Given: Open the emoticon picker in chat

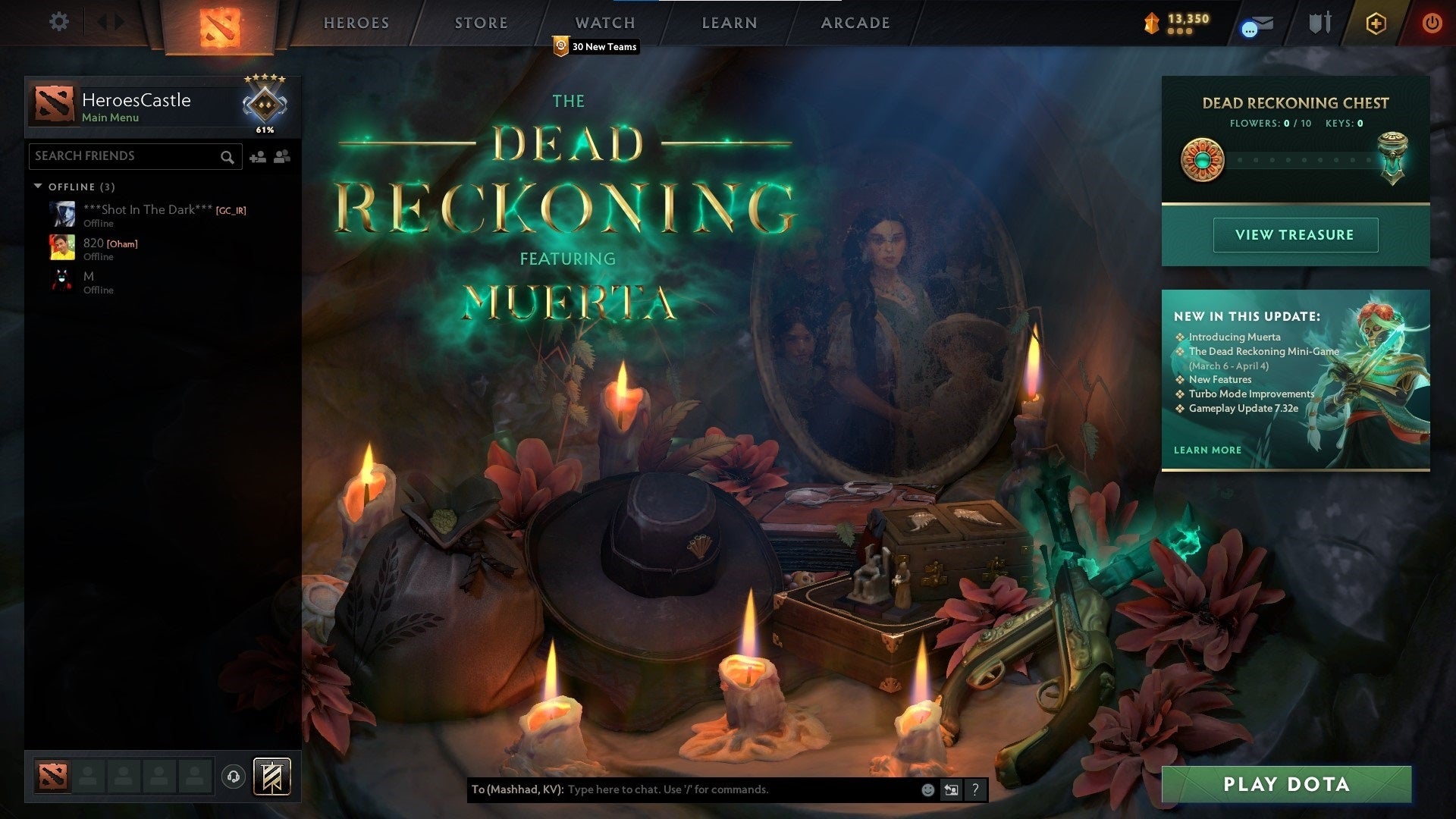Looking at the screenshot, I should pyautogui.click(x=927, y=789).
